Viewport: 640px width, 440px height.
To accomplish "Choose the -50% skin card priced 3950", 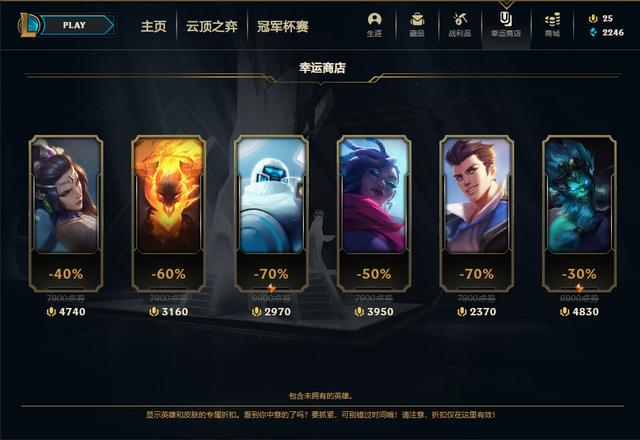I will (x=374, y=212).
